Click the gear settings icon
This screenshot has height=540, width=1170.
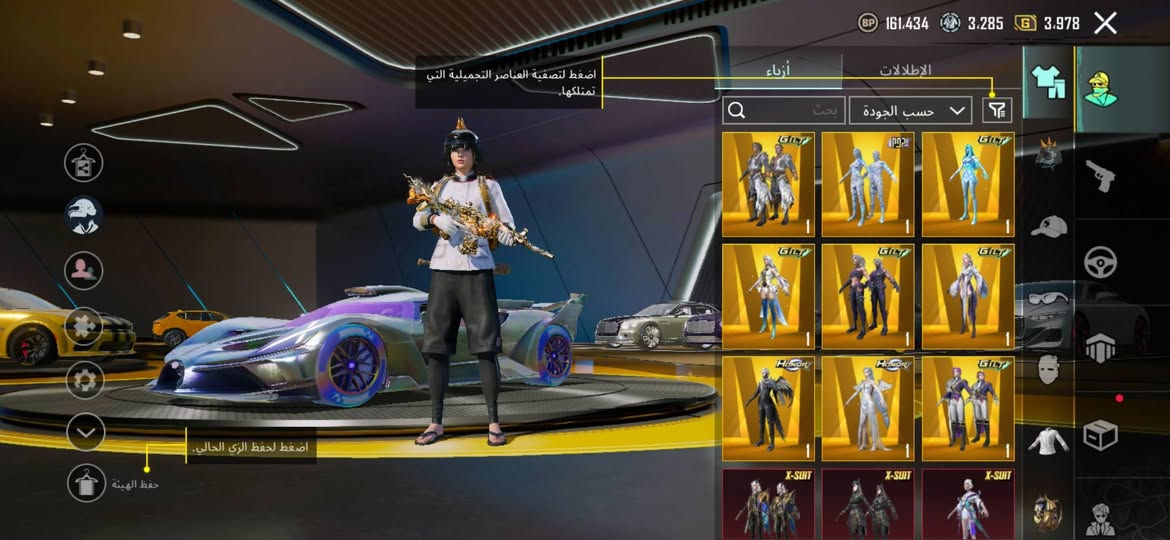click(85, 379)
